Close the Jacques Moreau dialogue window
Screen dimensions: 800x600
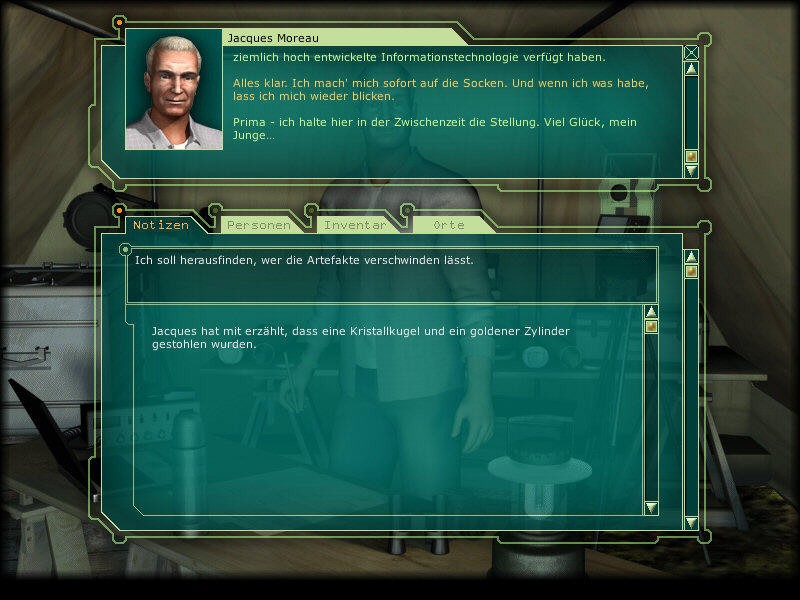(691, 53)
